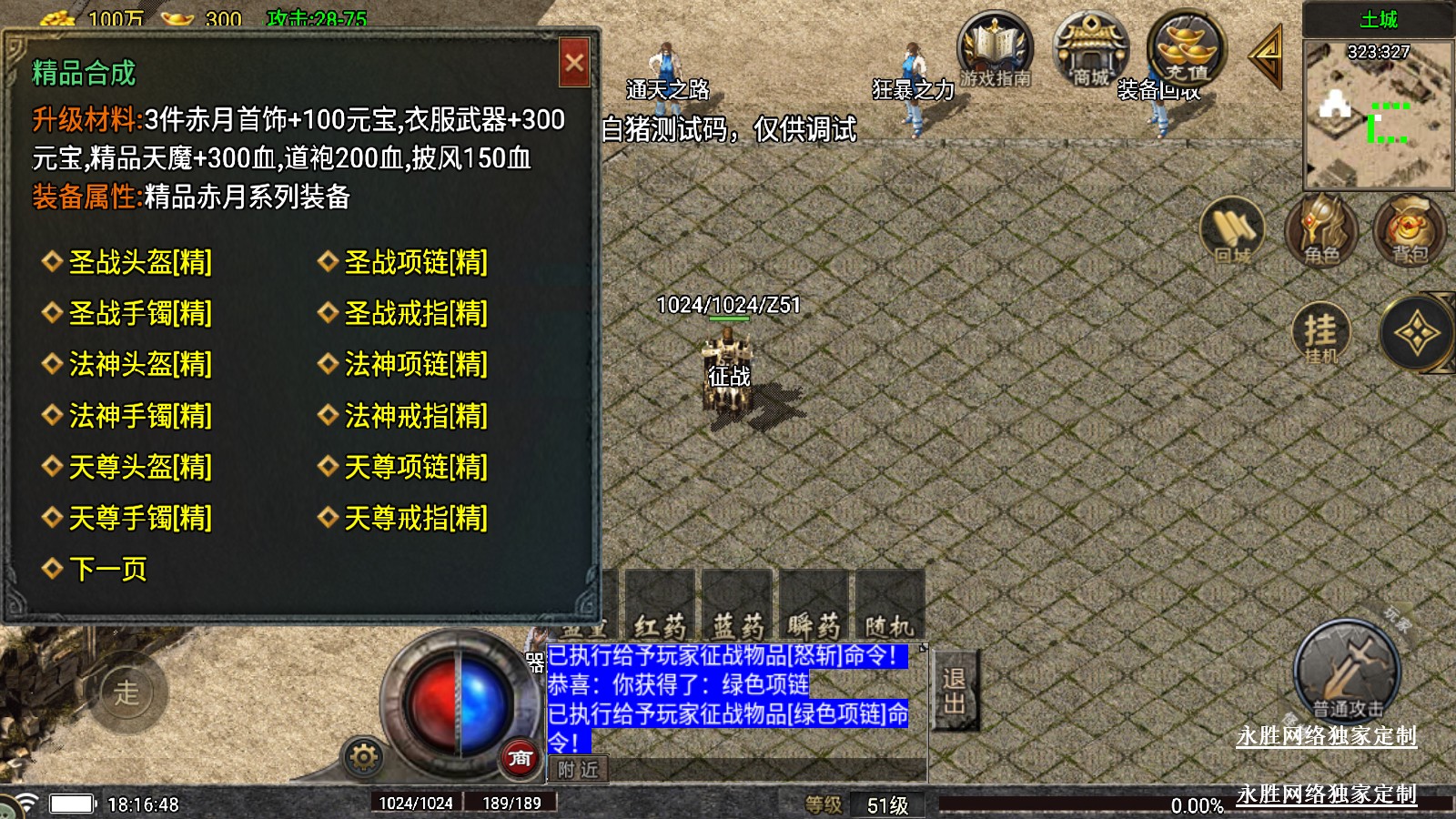Viewport: 1456px width, 819px height.
Task: Open the 充值 recharge menu
Action: (x=1186, y=51)
